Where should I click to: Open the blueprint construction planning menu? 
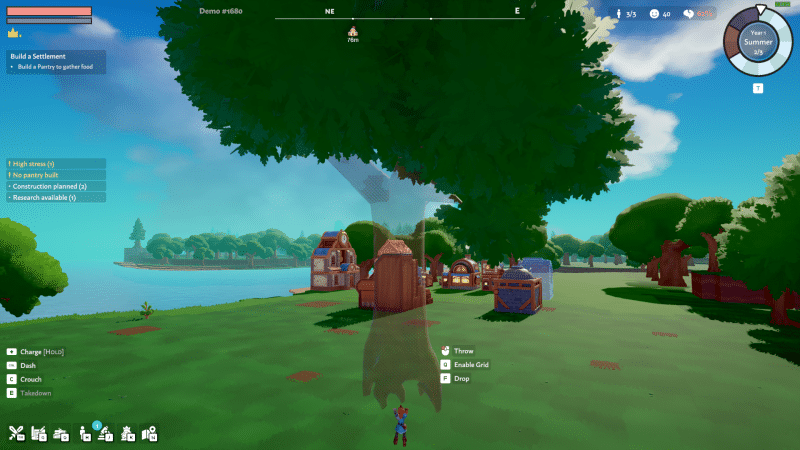[x=39, y=433]
